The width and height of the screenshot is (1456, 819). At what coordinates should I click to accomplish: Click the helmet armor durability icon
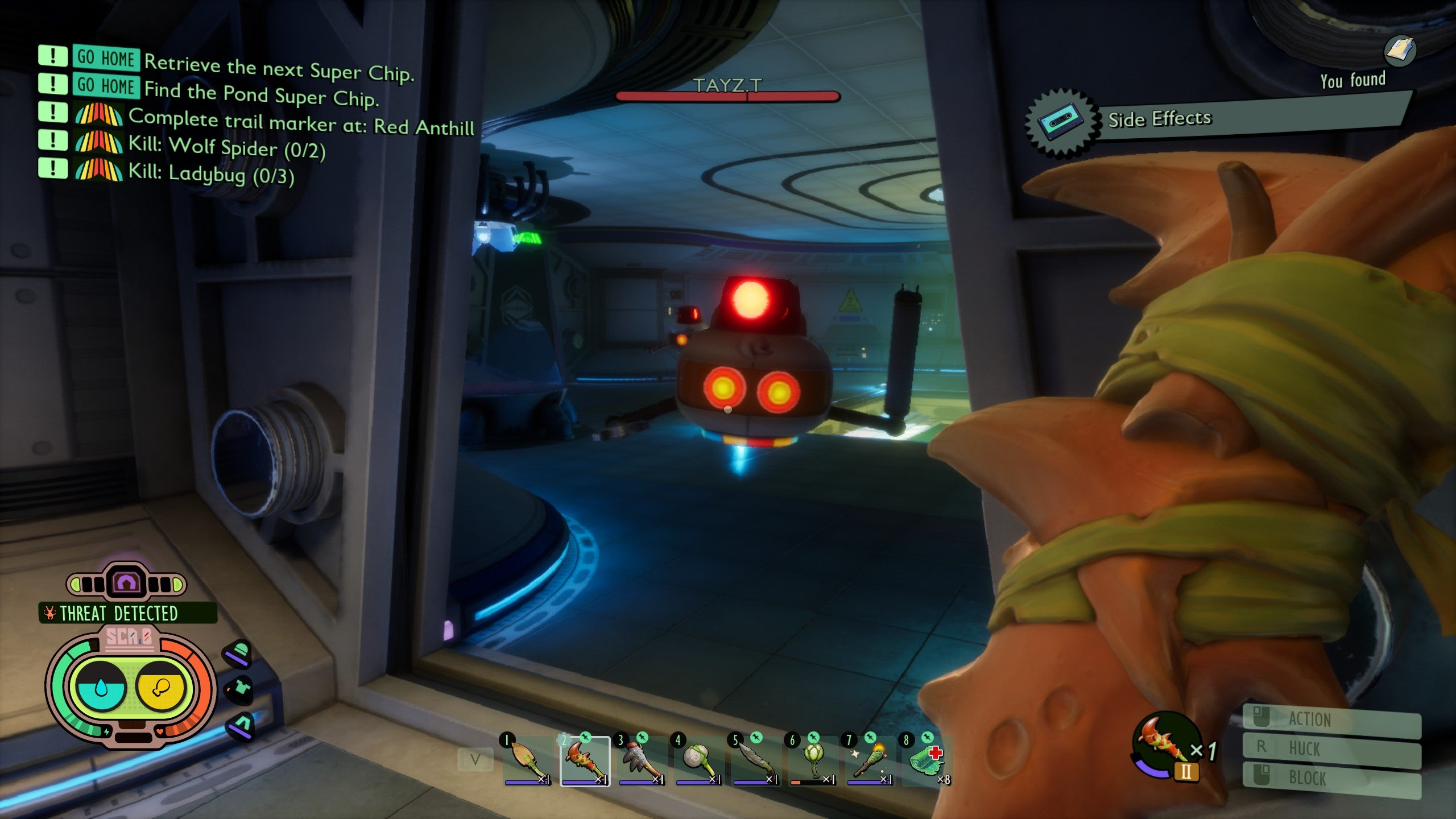(x=238, y=653)
